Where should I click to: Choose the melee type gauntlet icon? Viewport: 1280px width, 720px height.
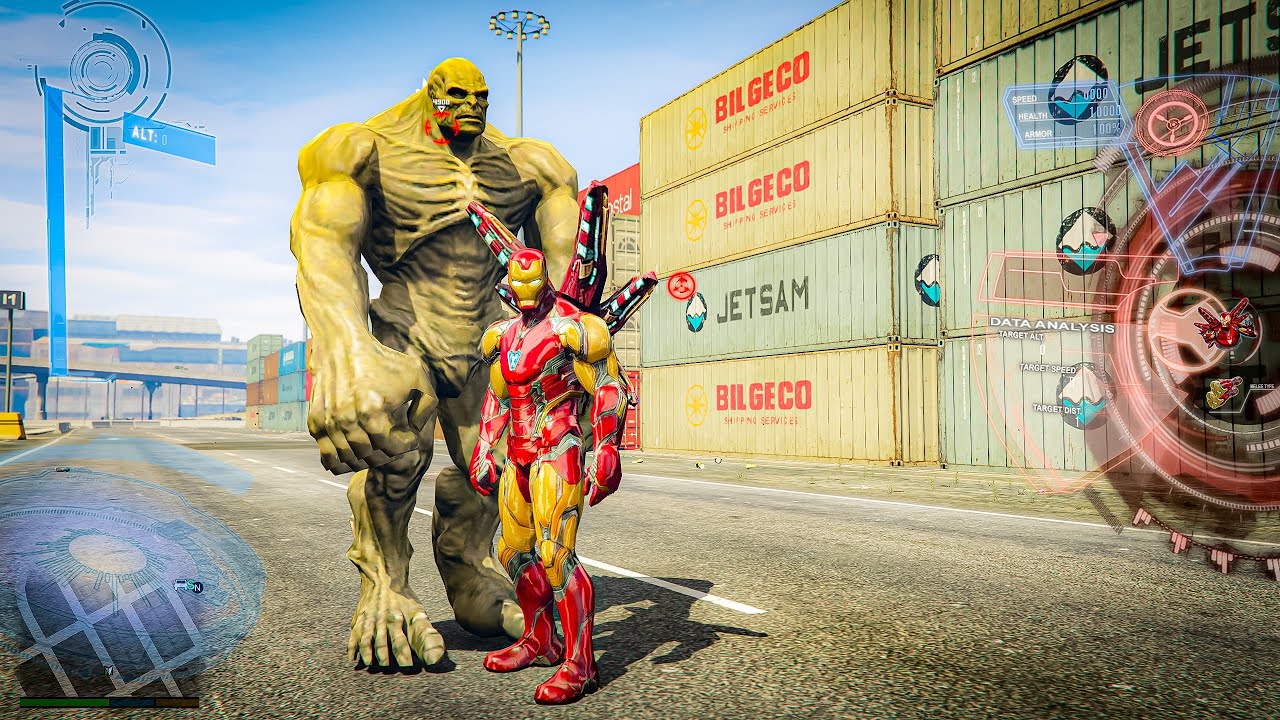click(x=1224, y=392)
